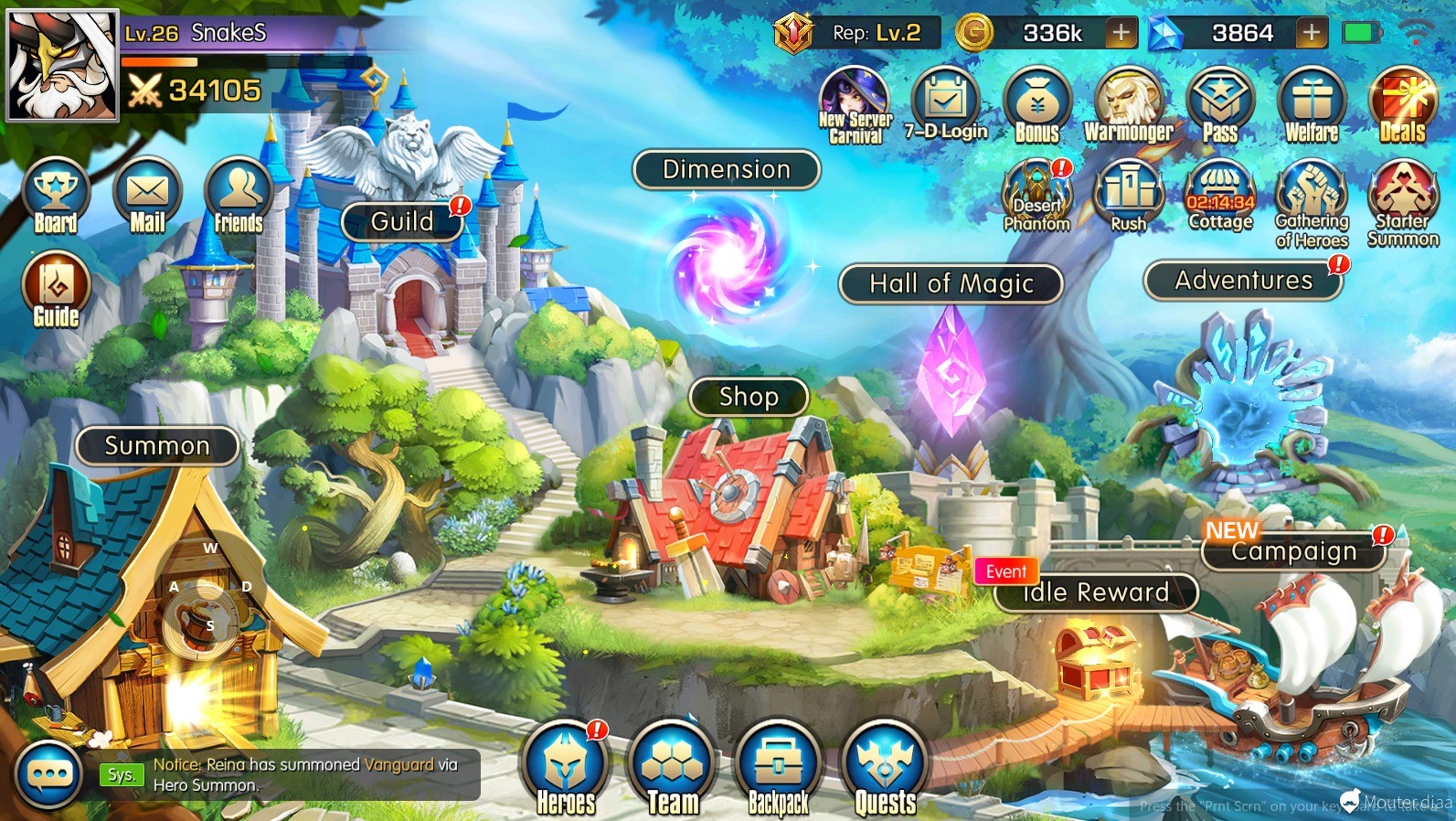Enter the Guild castle

click(402, 222)
